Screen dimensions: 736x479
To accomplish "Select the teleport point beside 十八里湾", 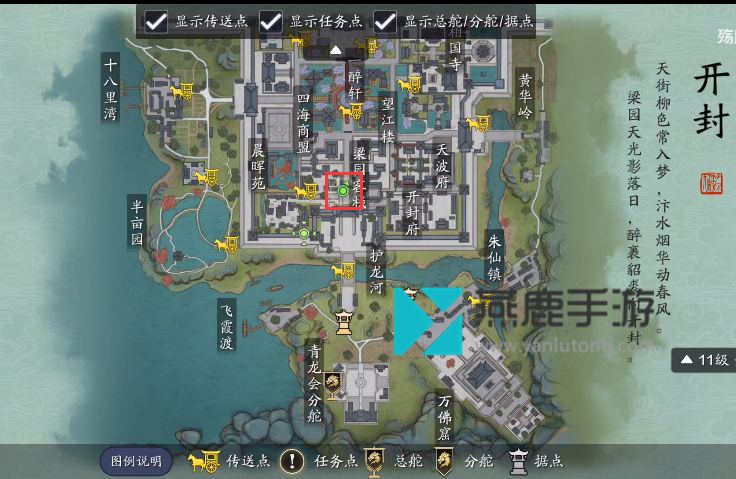I will point(181,91).
